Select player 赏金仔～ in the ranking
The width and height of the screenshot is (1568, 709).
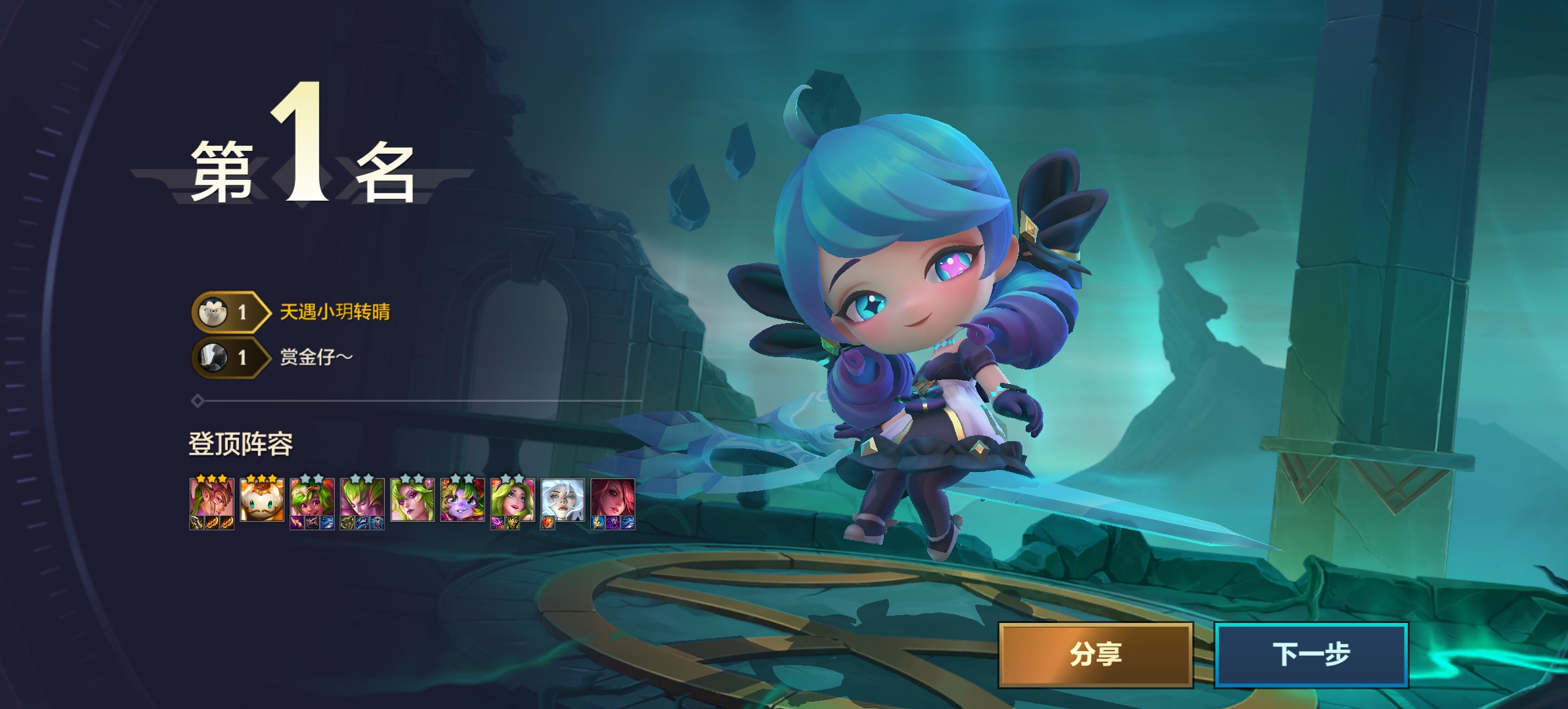click(316, 357)
